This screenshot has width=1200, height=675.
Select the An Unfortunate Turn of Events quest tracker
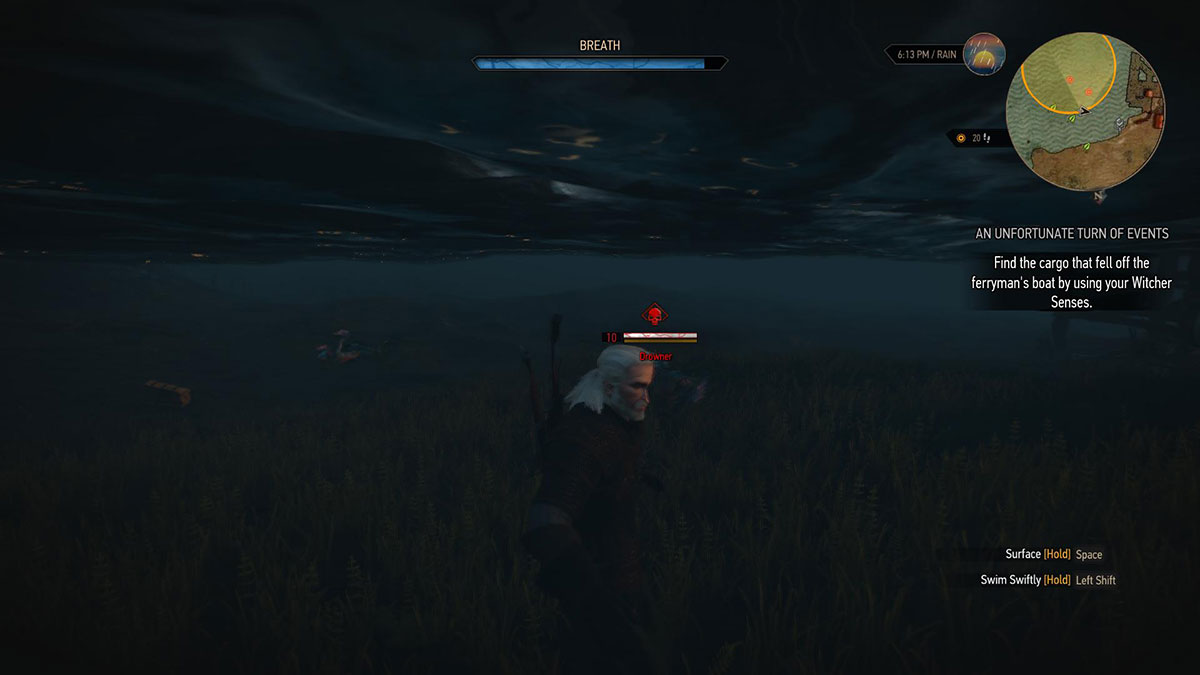1072,234
